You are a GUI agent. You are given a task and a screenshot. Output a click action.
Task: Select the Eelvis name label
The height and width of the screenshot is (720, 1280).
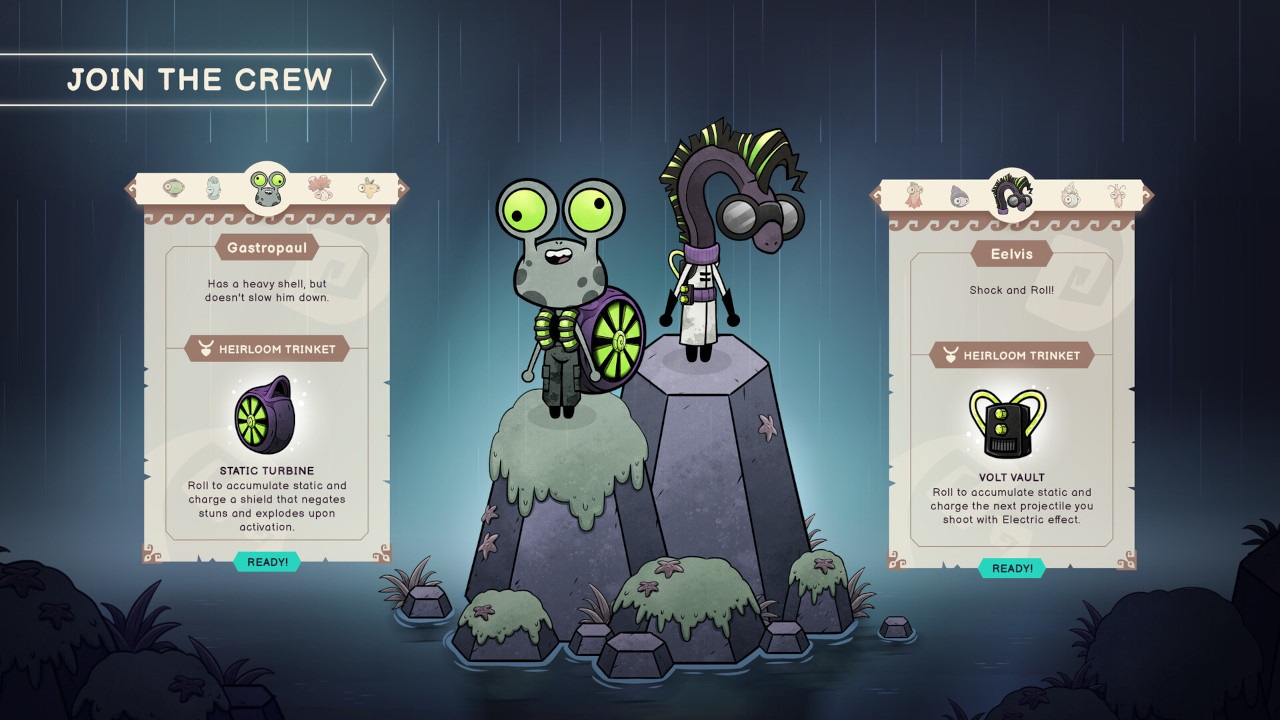(1013, 254)
